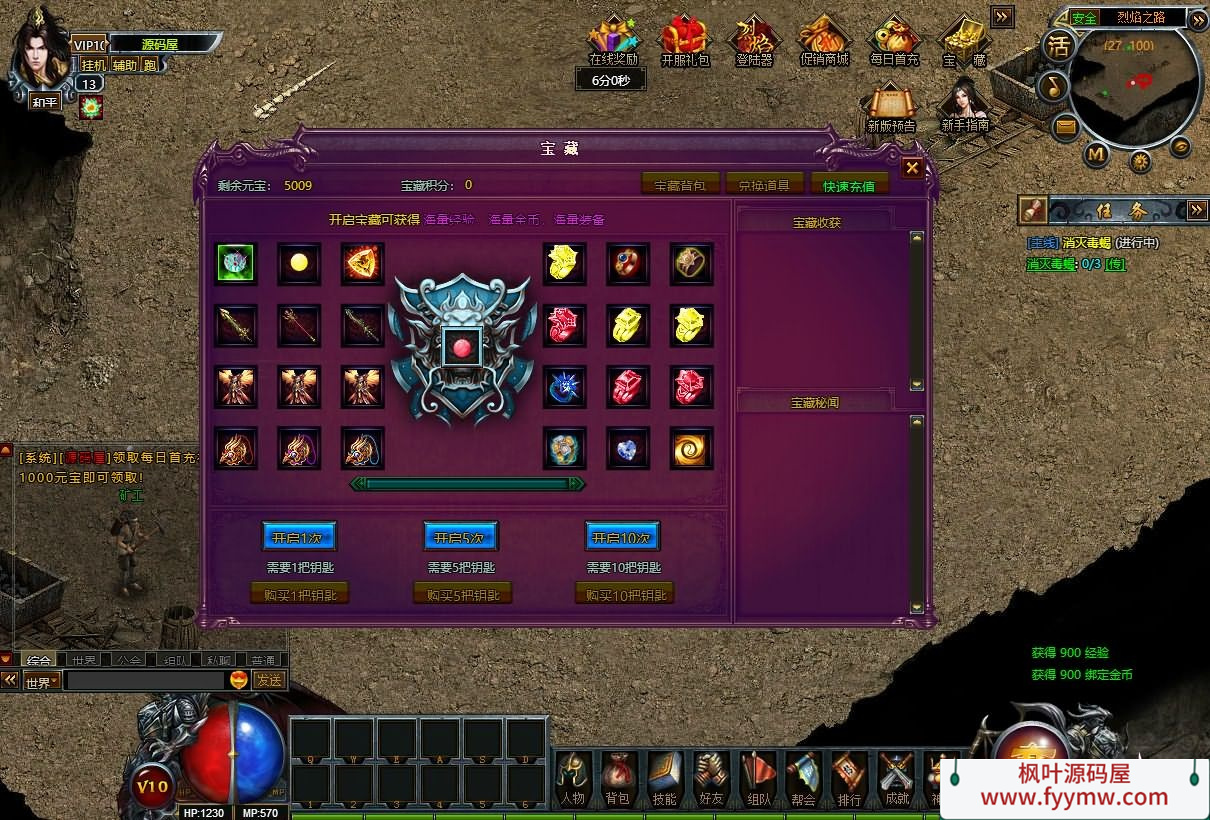Purchase ten keys with 购买10把钥匙

tap(624, 594)
